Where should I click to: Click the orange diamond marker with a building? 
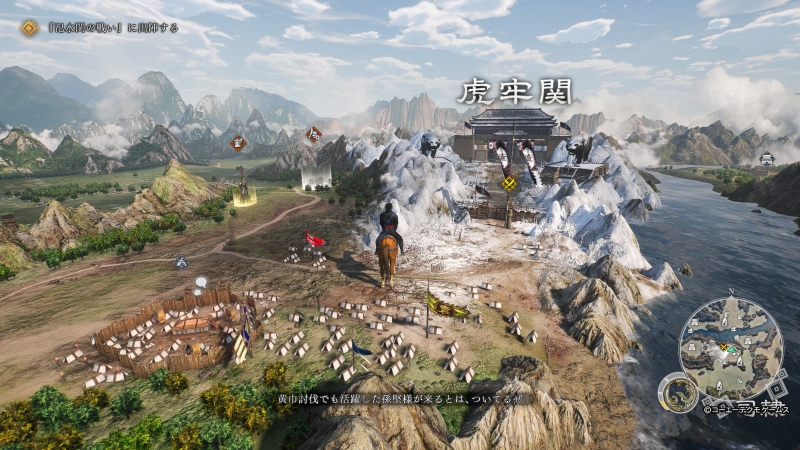click(238, 143)
